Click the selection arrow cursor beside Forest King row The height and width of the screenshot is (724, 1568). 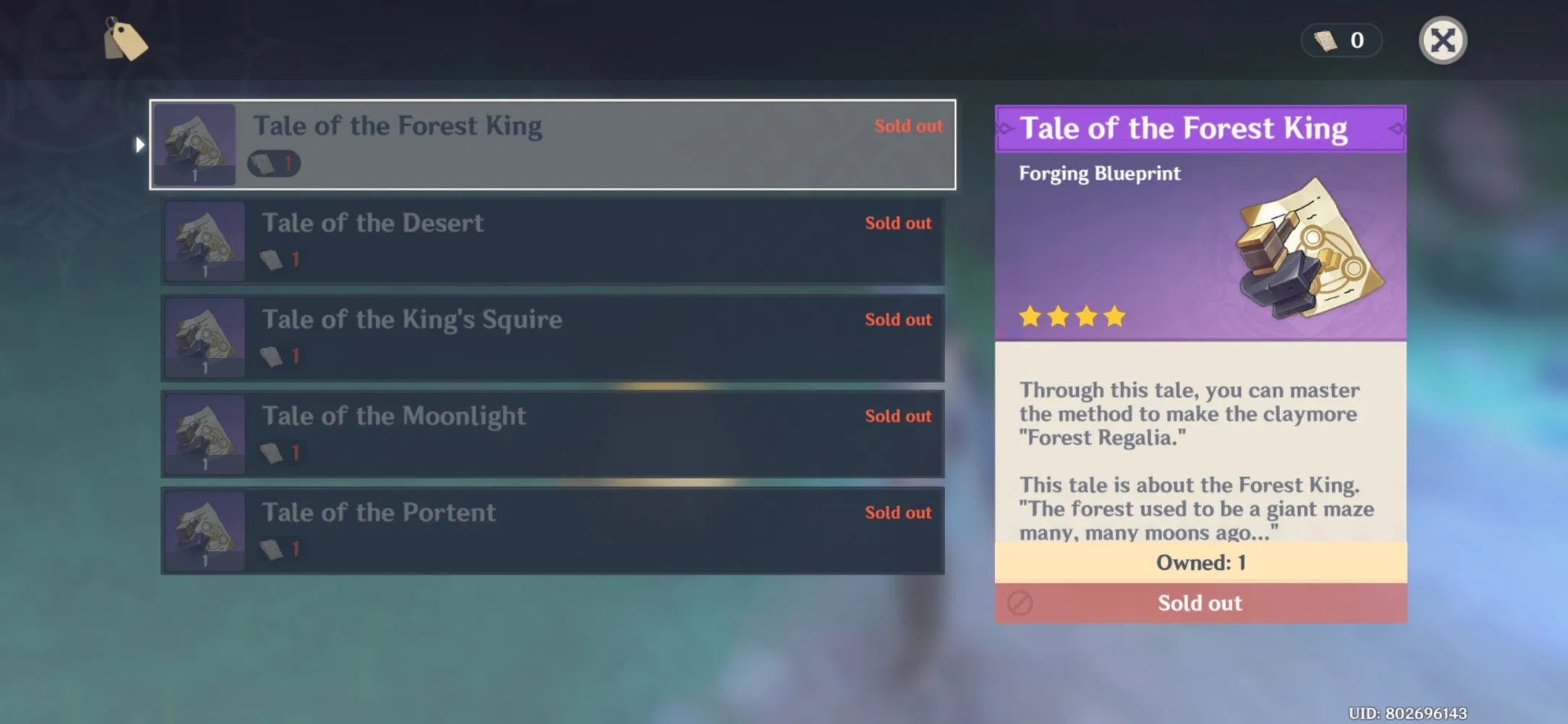(139, 145)
